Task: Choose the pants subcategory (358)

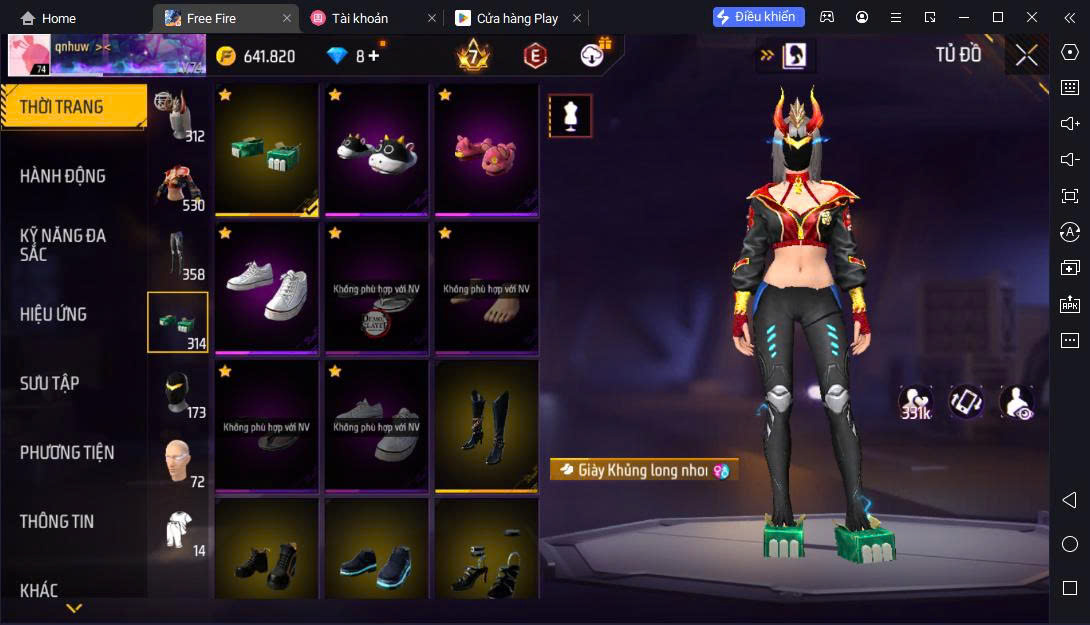Action: 178,255
